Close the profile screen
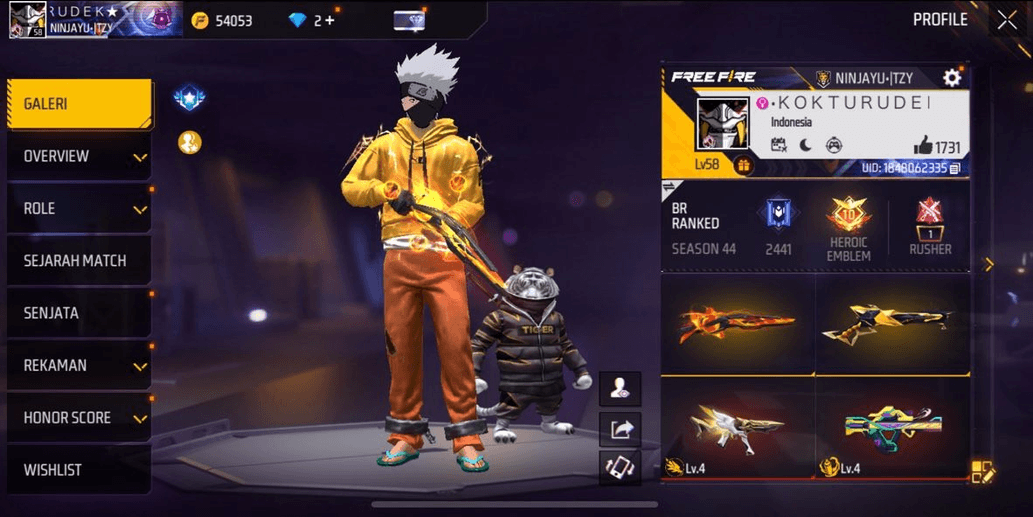The width and height of the screenshot is (1033, 517). pyautogui.click(x=1006, y=20)
